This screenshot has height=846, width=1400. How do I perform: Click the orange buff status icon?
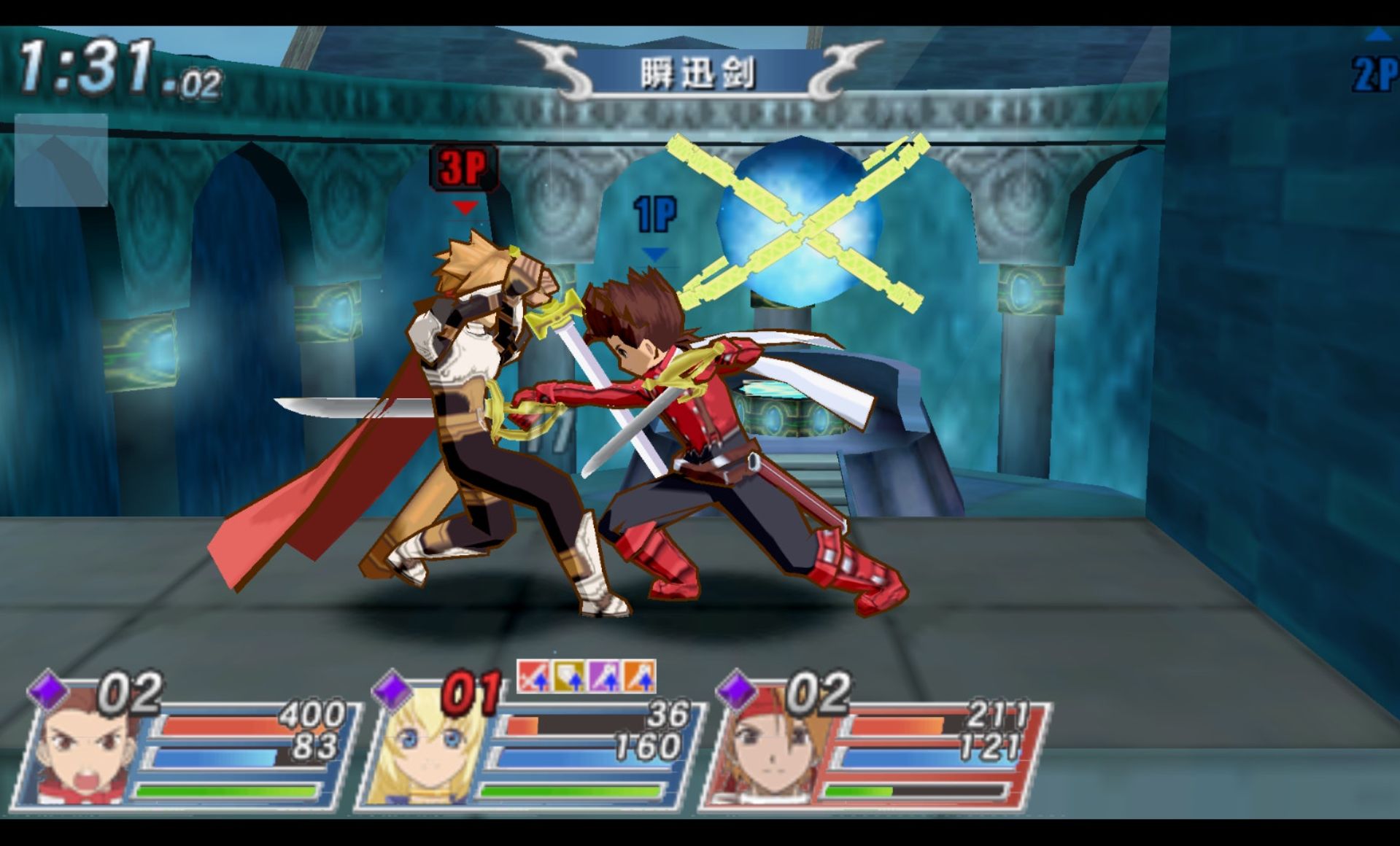(x=638, y=676)
